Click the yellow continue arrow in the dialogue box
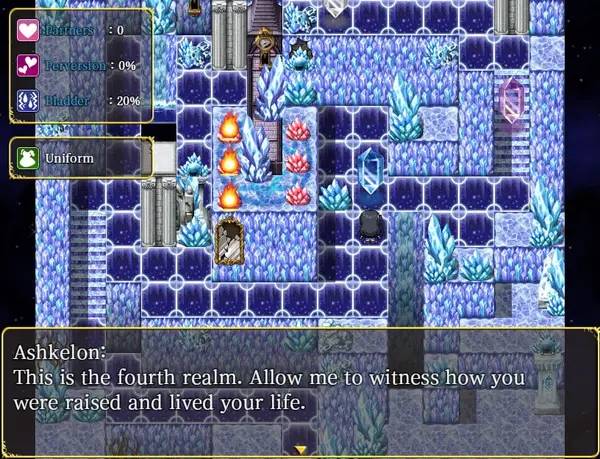 (300, 450)
